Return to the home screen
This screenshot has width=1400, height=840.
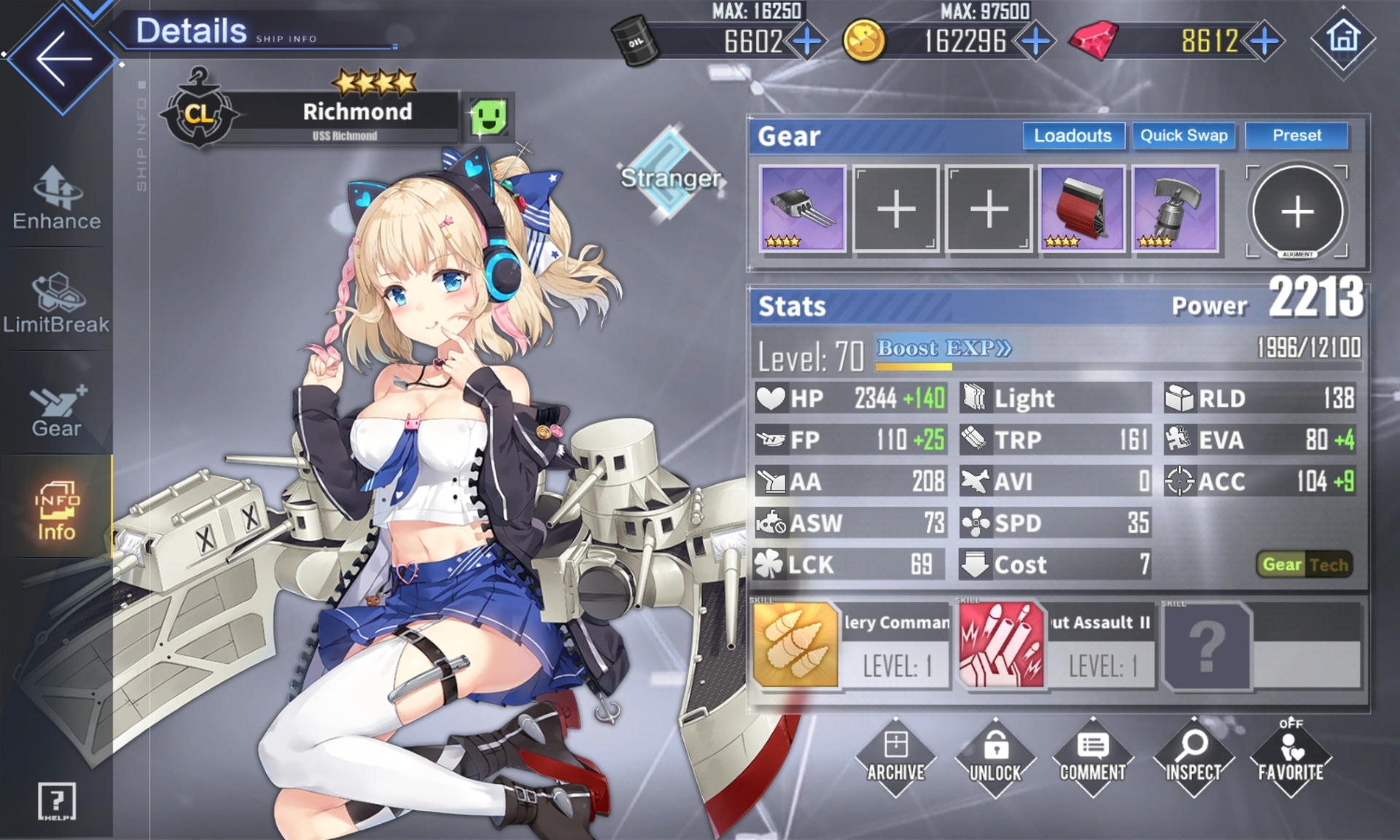[x=1343, y=38]
